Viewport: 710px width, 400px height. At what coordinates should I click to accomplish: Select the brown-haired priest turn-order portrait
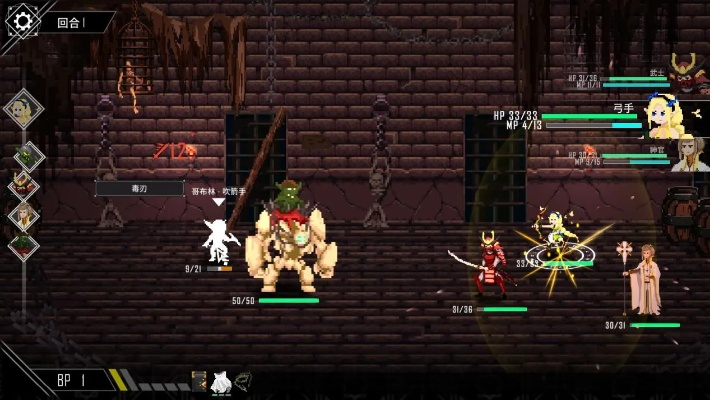click(x=24, y=214)
